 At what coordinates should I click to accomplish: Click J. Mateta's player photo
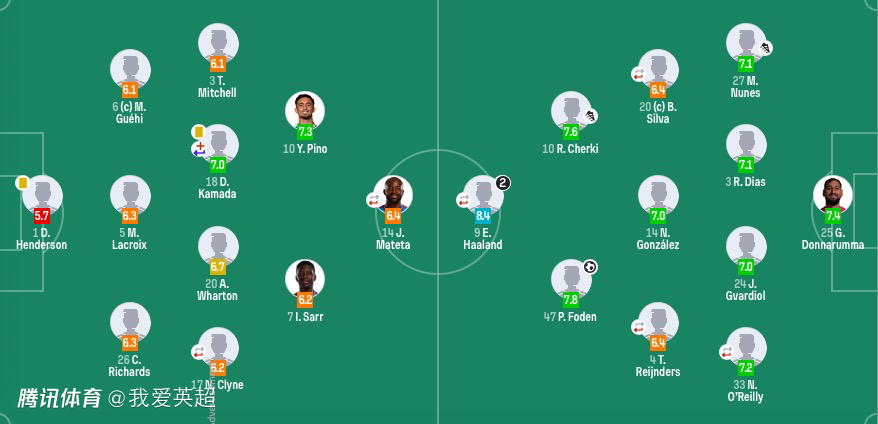pos(393,196)
